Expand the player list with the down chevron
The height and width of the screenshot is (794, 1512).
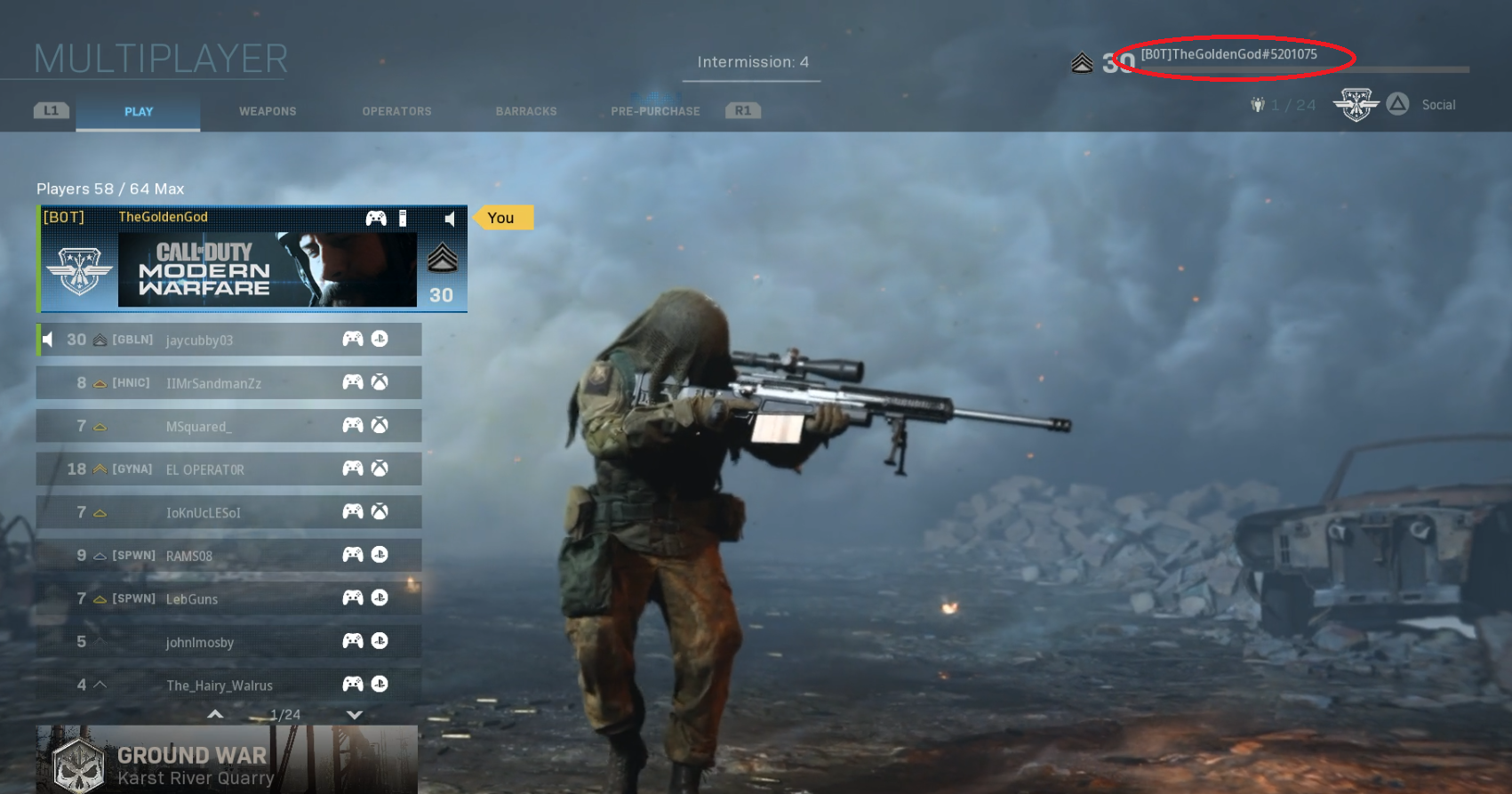tap(354, 714)
